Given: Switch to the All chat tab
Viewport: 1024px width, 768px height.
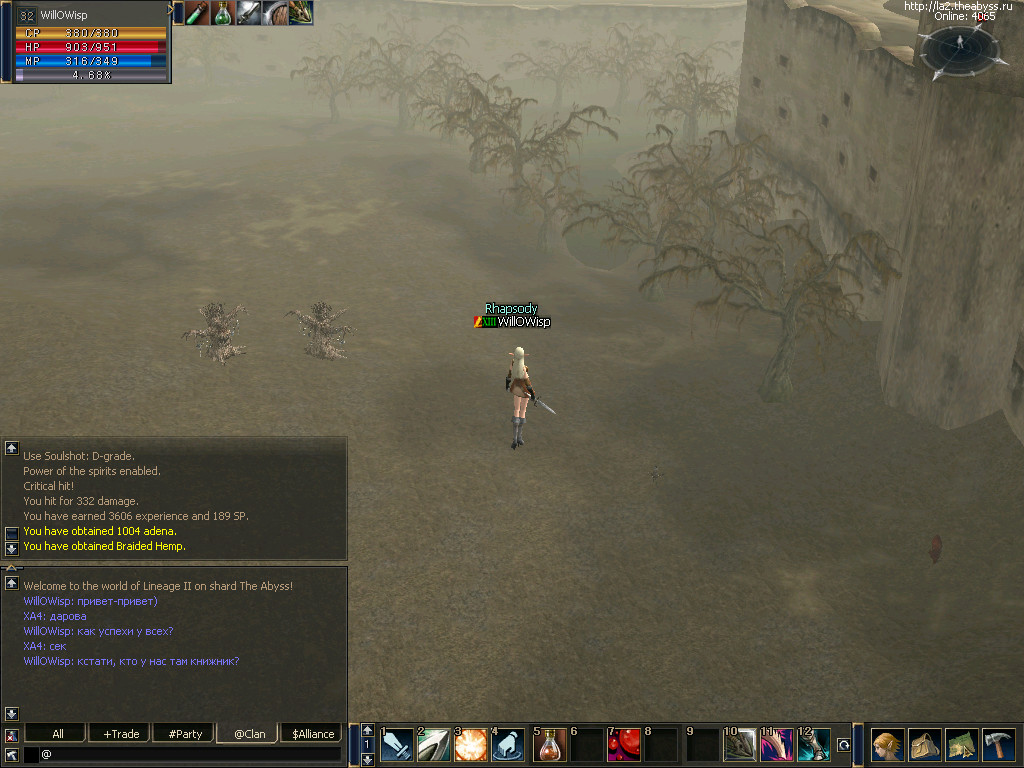Looking at the screenshot, I should [x=58, y=734].
